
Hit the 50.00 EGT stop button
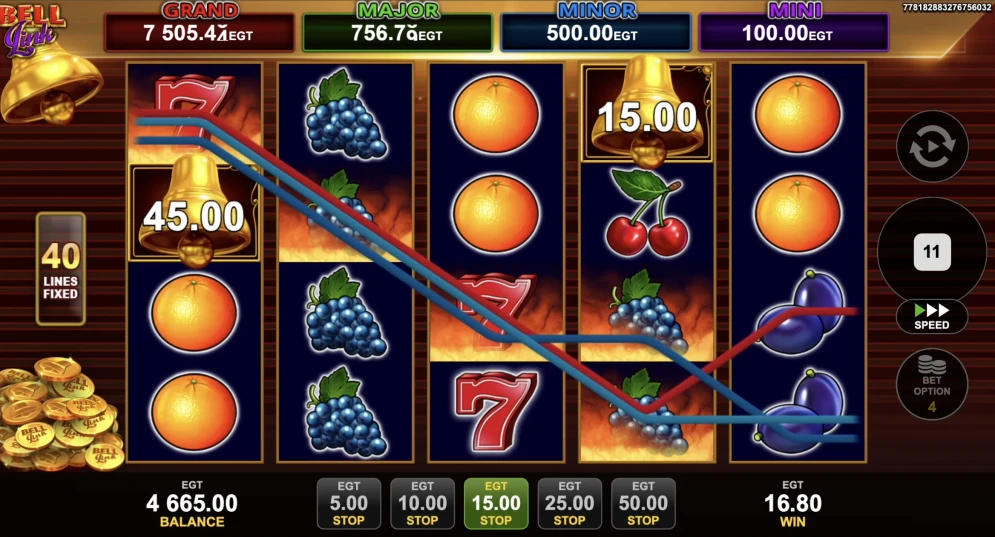tap(643, 503)
